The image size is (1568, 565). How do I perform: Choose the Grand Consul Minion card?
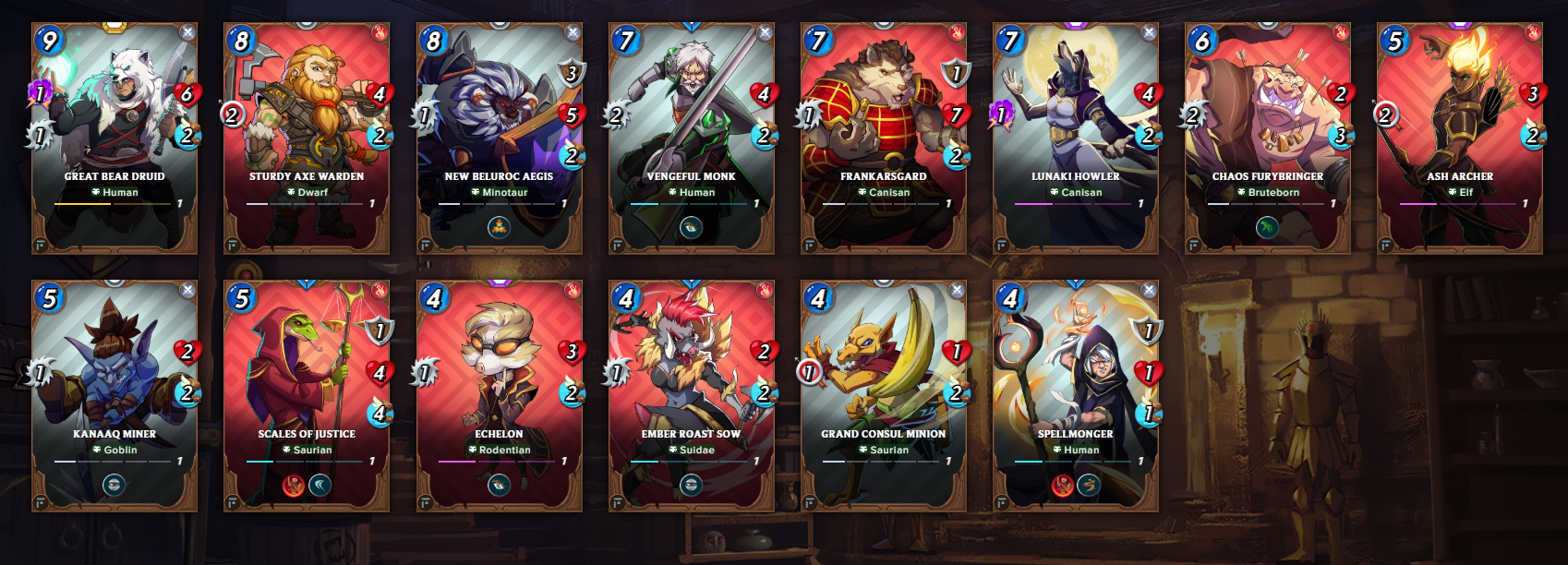(x=883, y=396)
